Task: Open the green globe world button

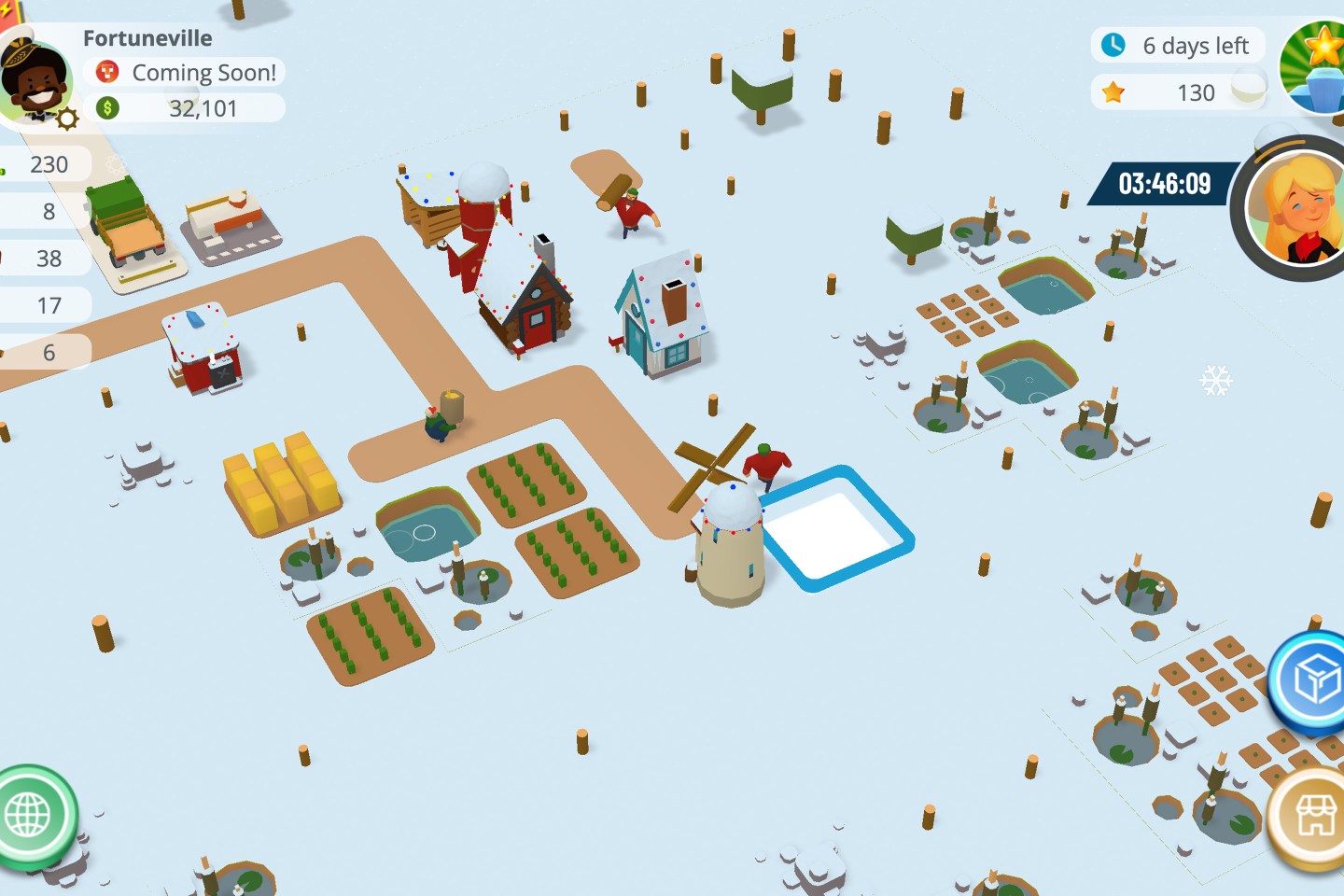Action: coord(30,816)
